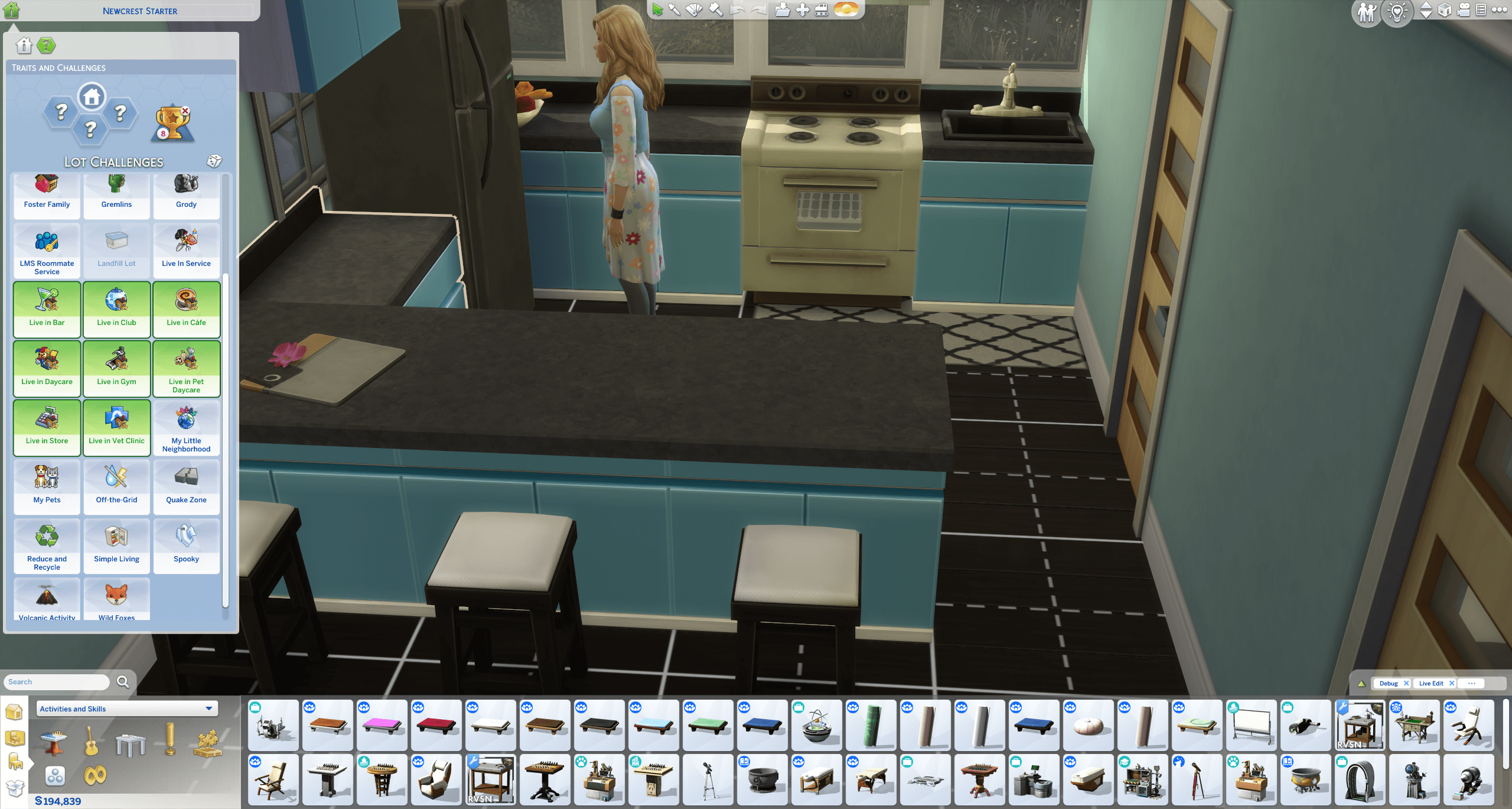Remove the Debug filter tag
This screenshot has width=1512, height=809.
tap(1406, 683)
